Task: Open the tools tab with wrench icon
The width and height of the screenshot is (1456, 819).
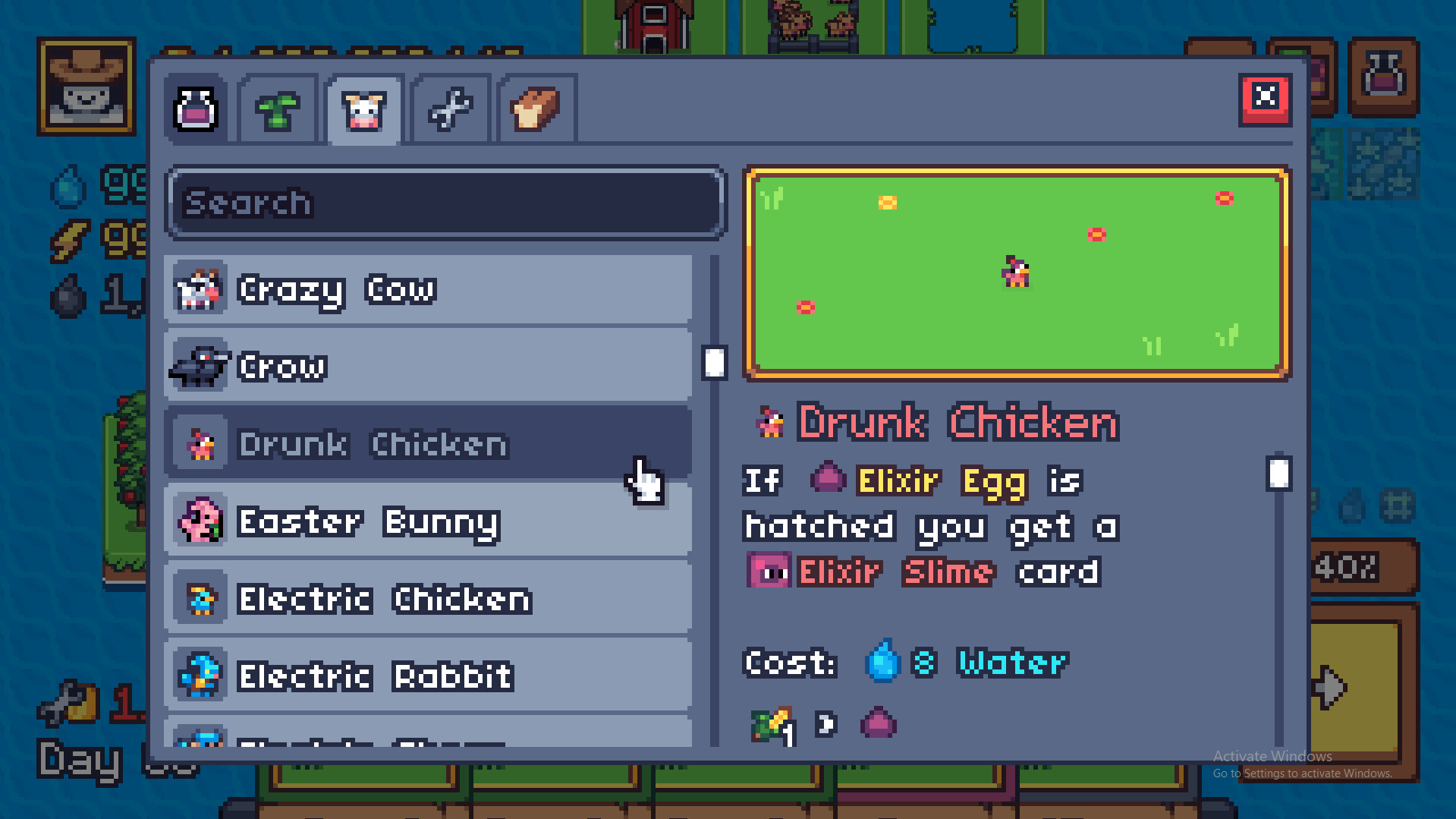Action: 449,109
